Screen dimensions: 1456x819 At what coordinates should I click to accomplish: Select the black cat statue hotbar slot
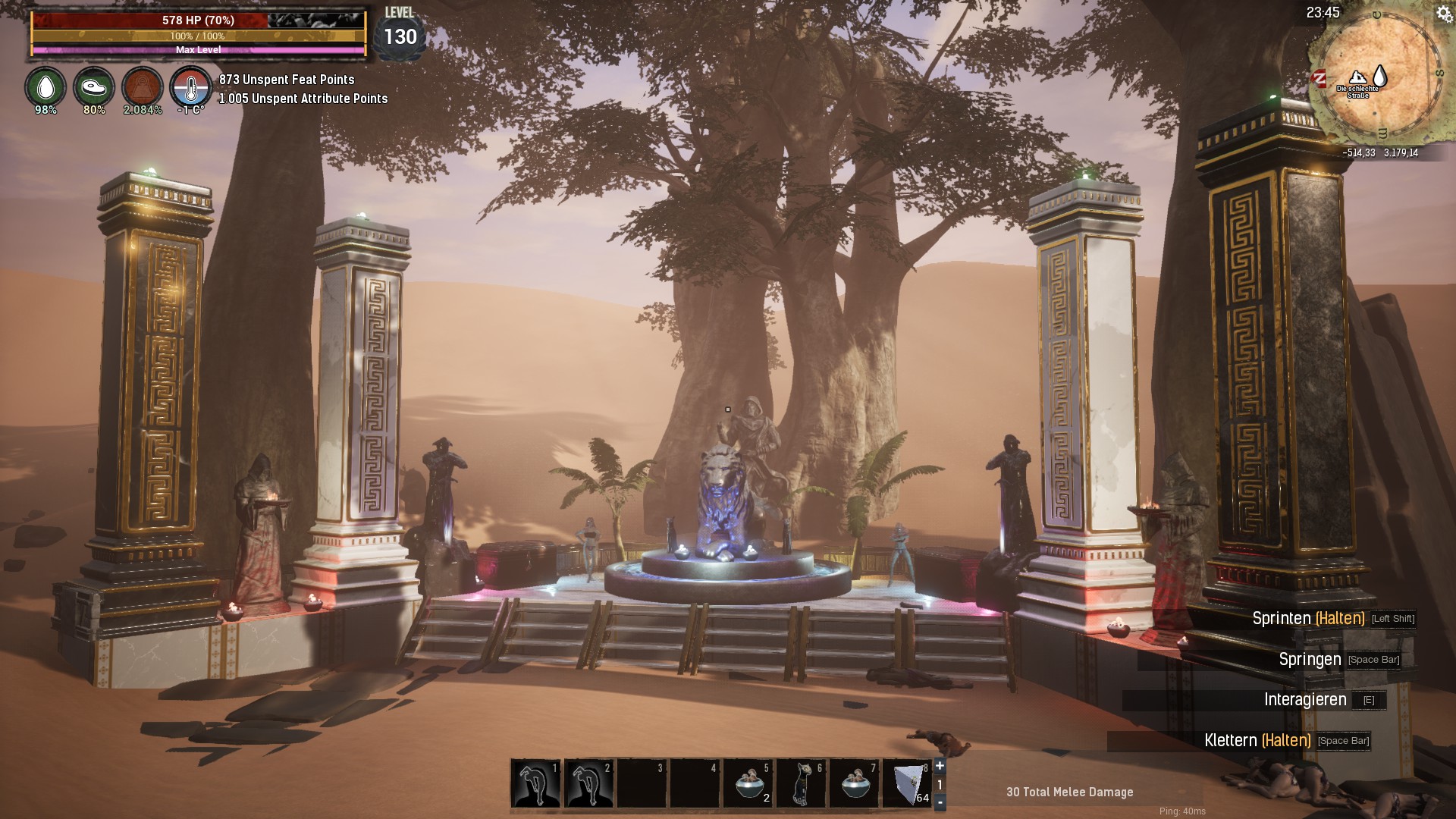coord(802,784)
